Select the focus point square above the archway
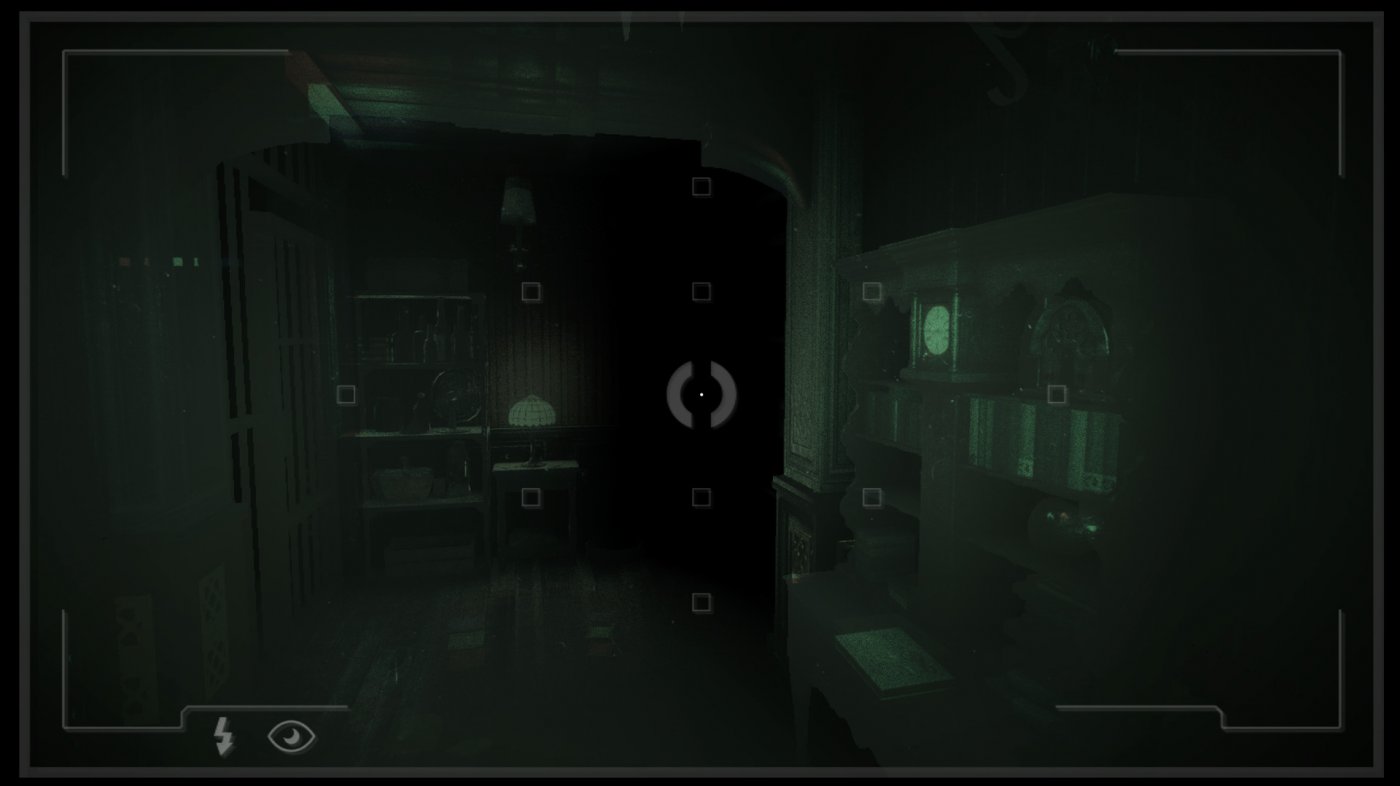This screenshot has width=1400, height=786. 700,185
